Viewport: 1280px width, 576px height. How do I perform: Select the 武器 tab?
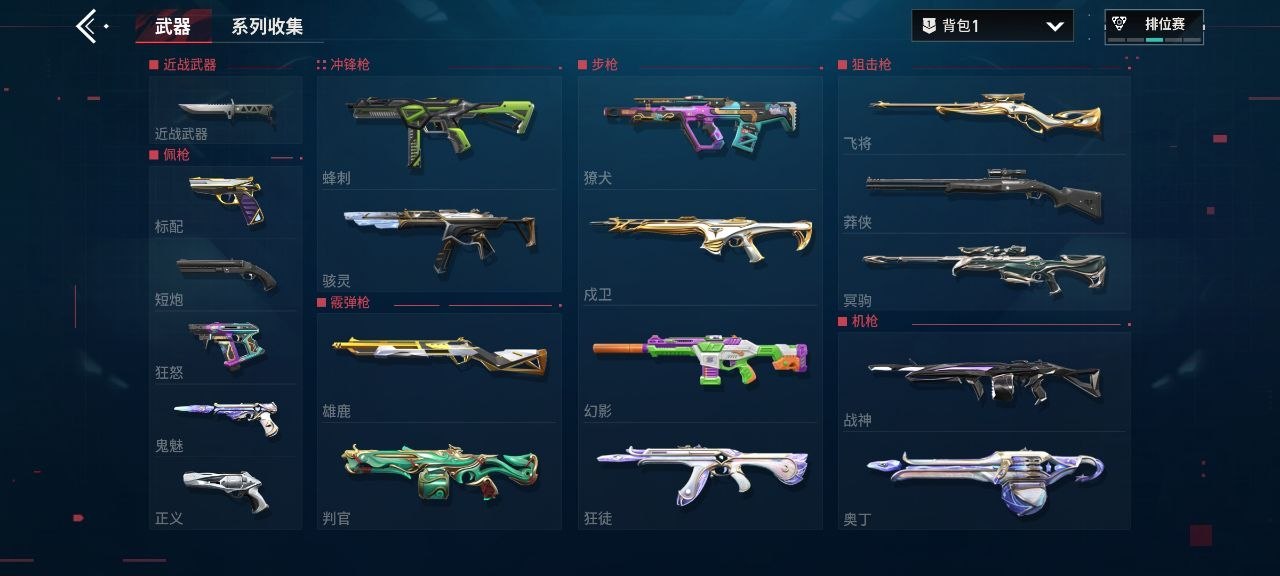pos(173,27)
